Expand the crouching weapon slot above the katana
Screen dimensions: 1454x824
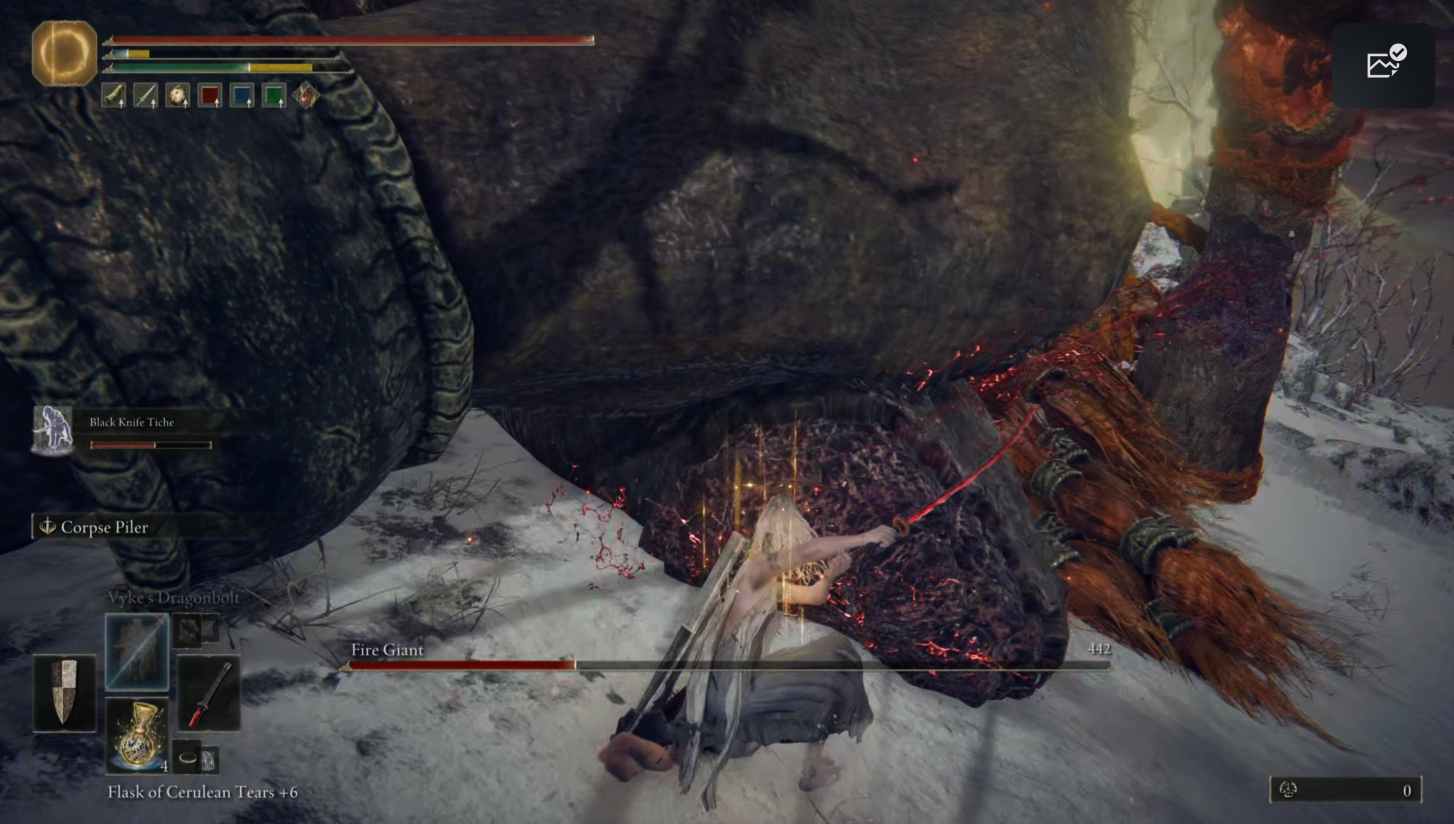[191, 632]
